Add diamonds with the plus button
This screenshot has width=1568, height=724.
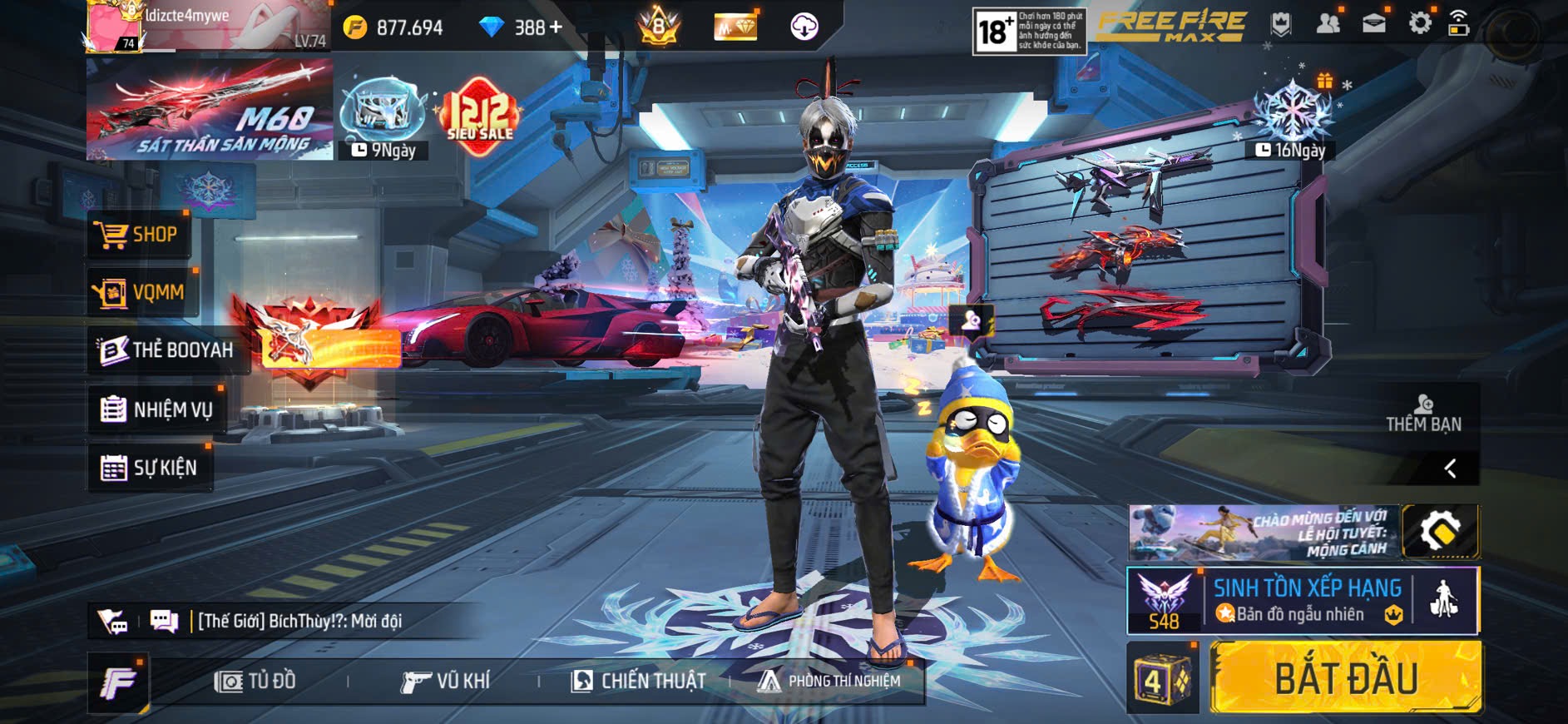[556, 27]
